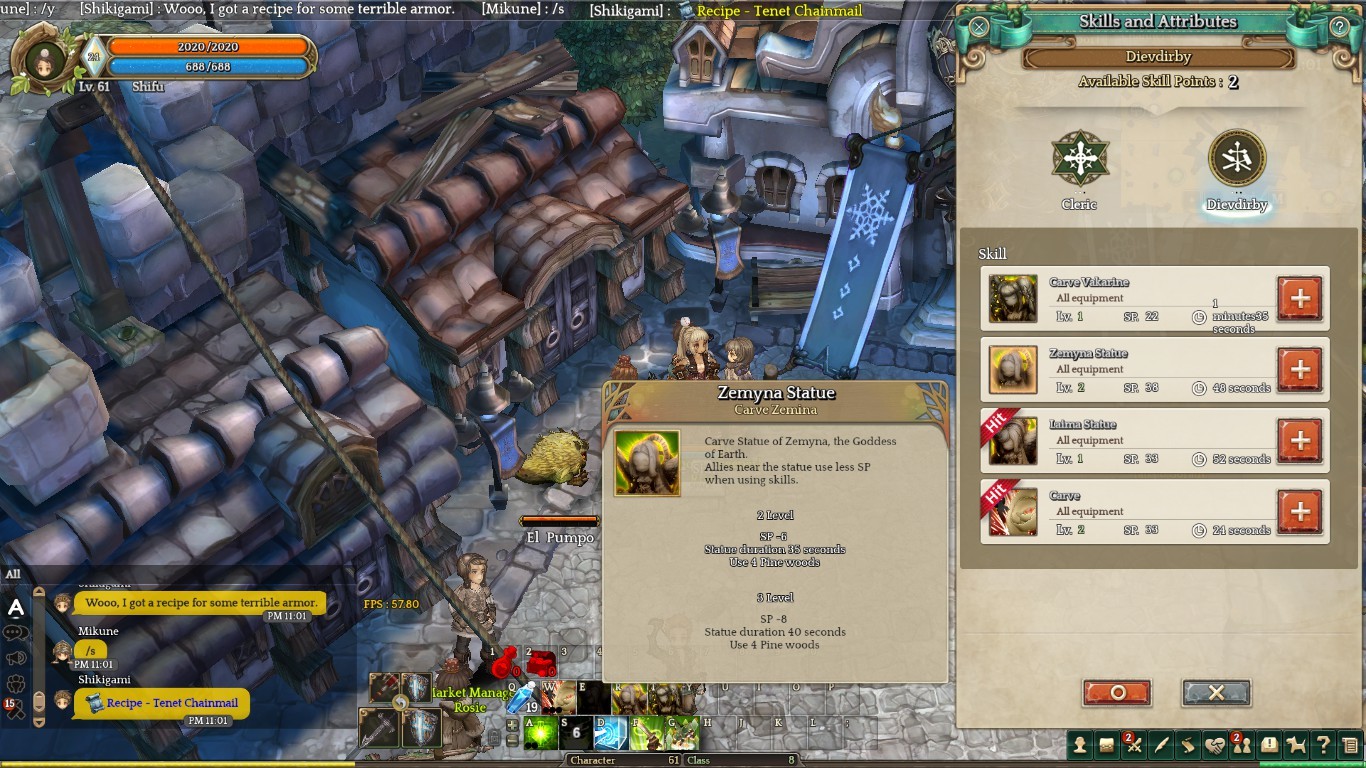Add a skill point to Carve Vakarine

pyautogui.click(x=1300, y=298)
